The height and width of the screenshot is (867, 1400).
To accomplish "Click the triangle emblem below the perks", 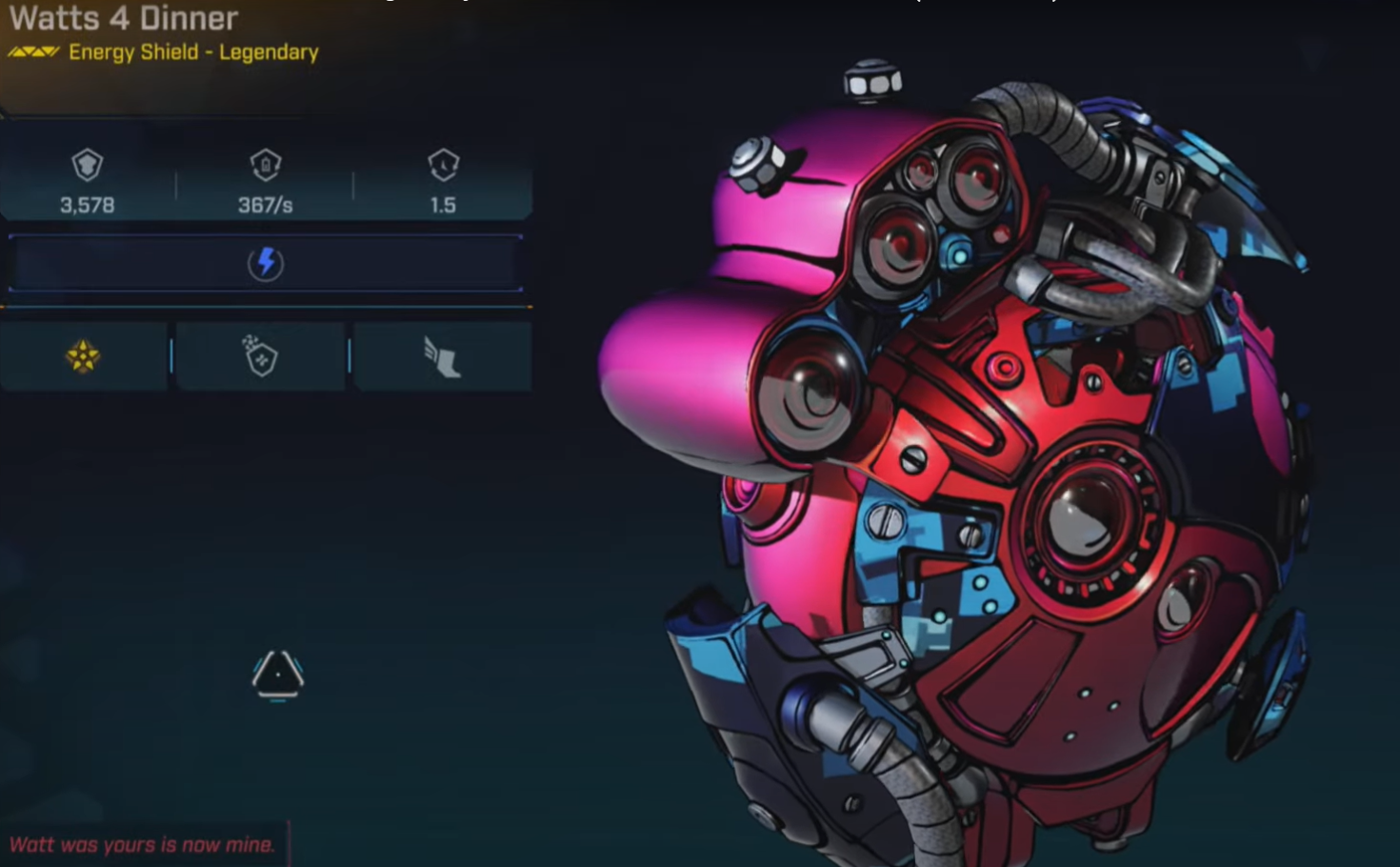I will (x=277, y=675).
